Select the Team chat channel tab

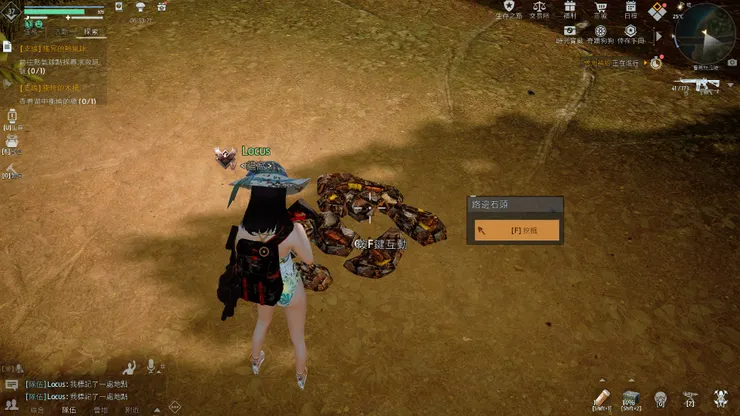point(69,409)
